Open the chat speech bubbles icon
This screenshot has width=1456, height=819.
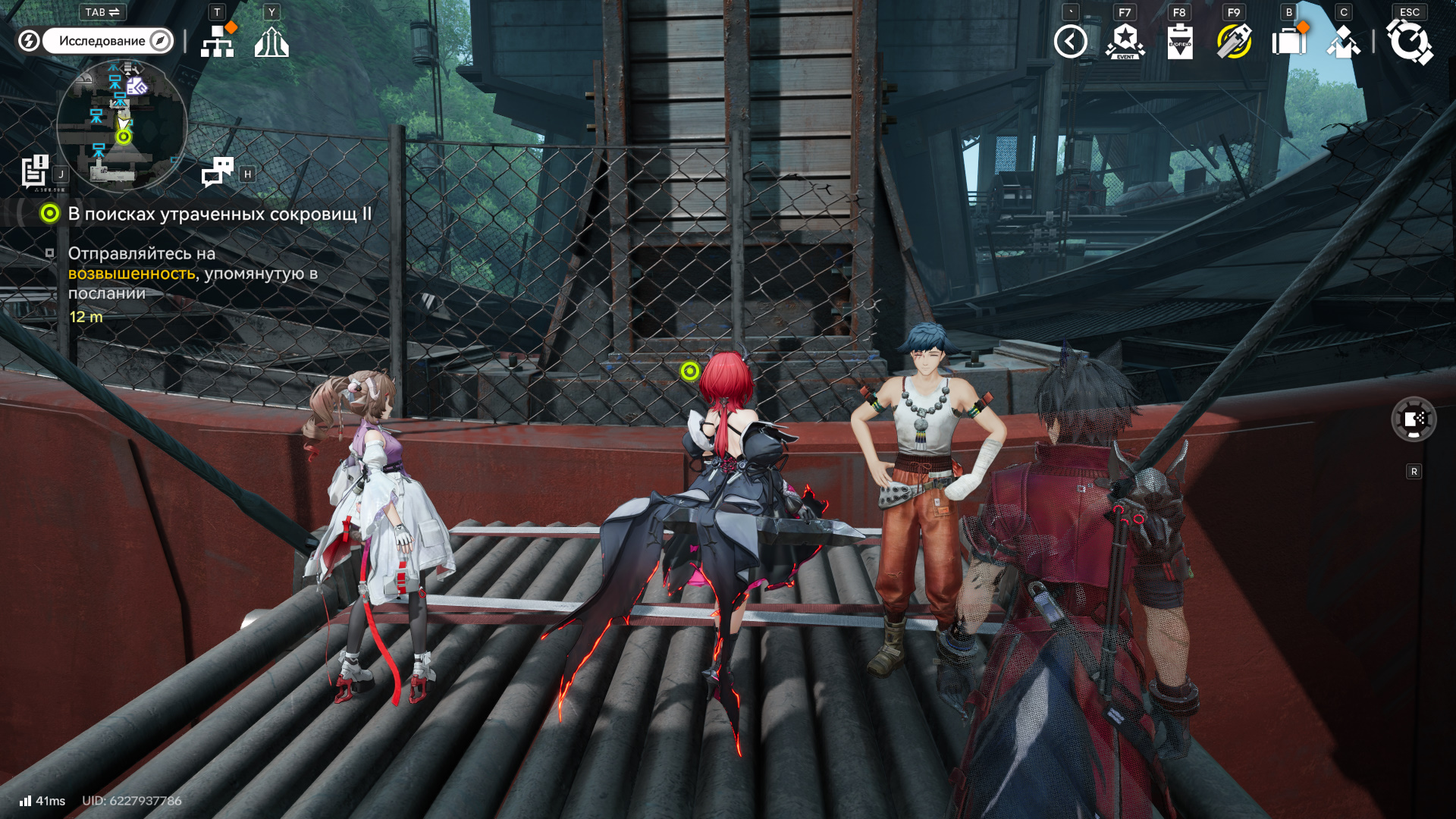pos(218,172)
